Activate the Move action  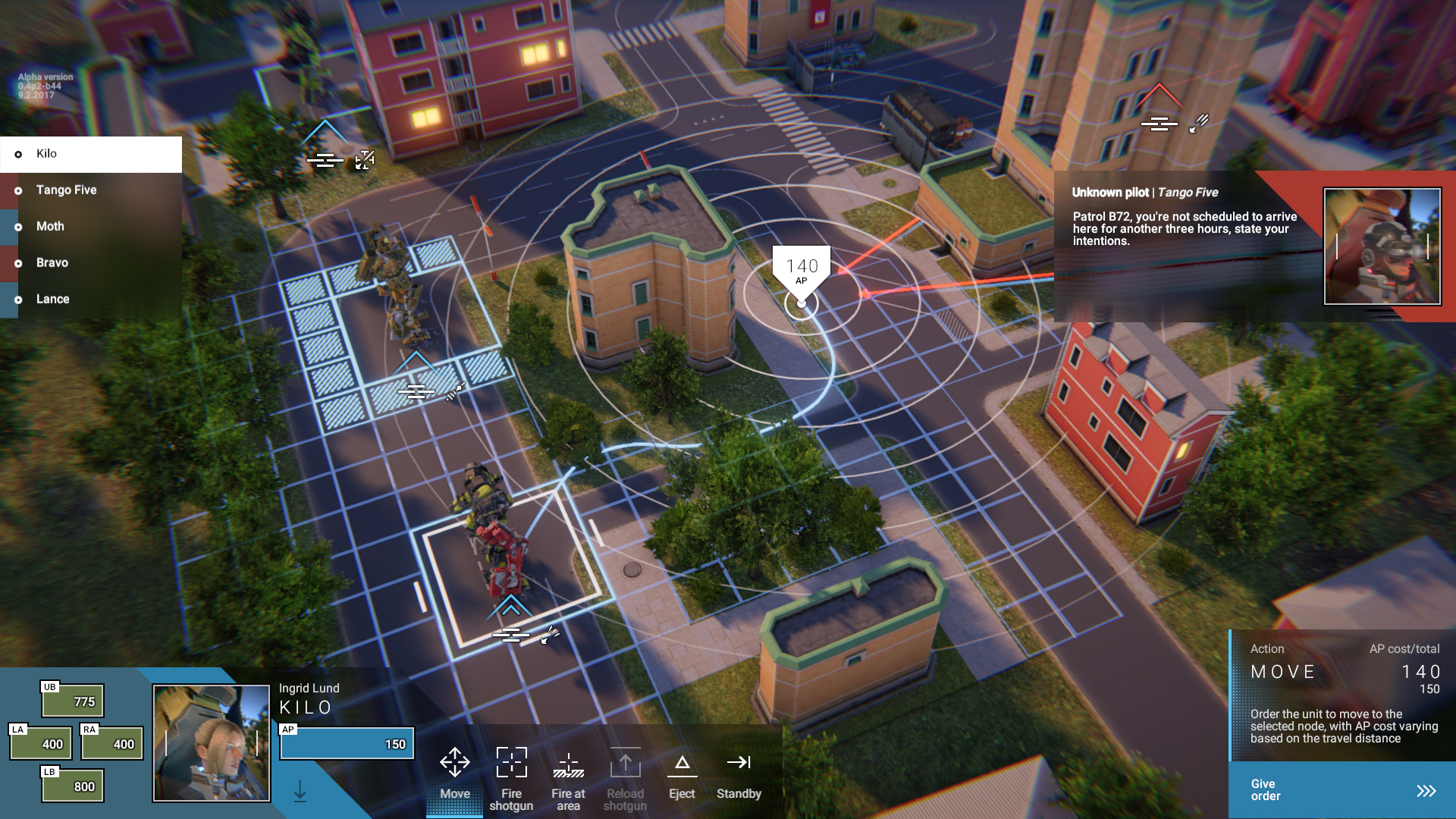click(454, 772)
